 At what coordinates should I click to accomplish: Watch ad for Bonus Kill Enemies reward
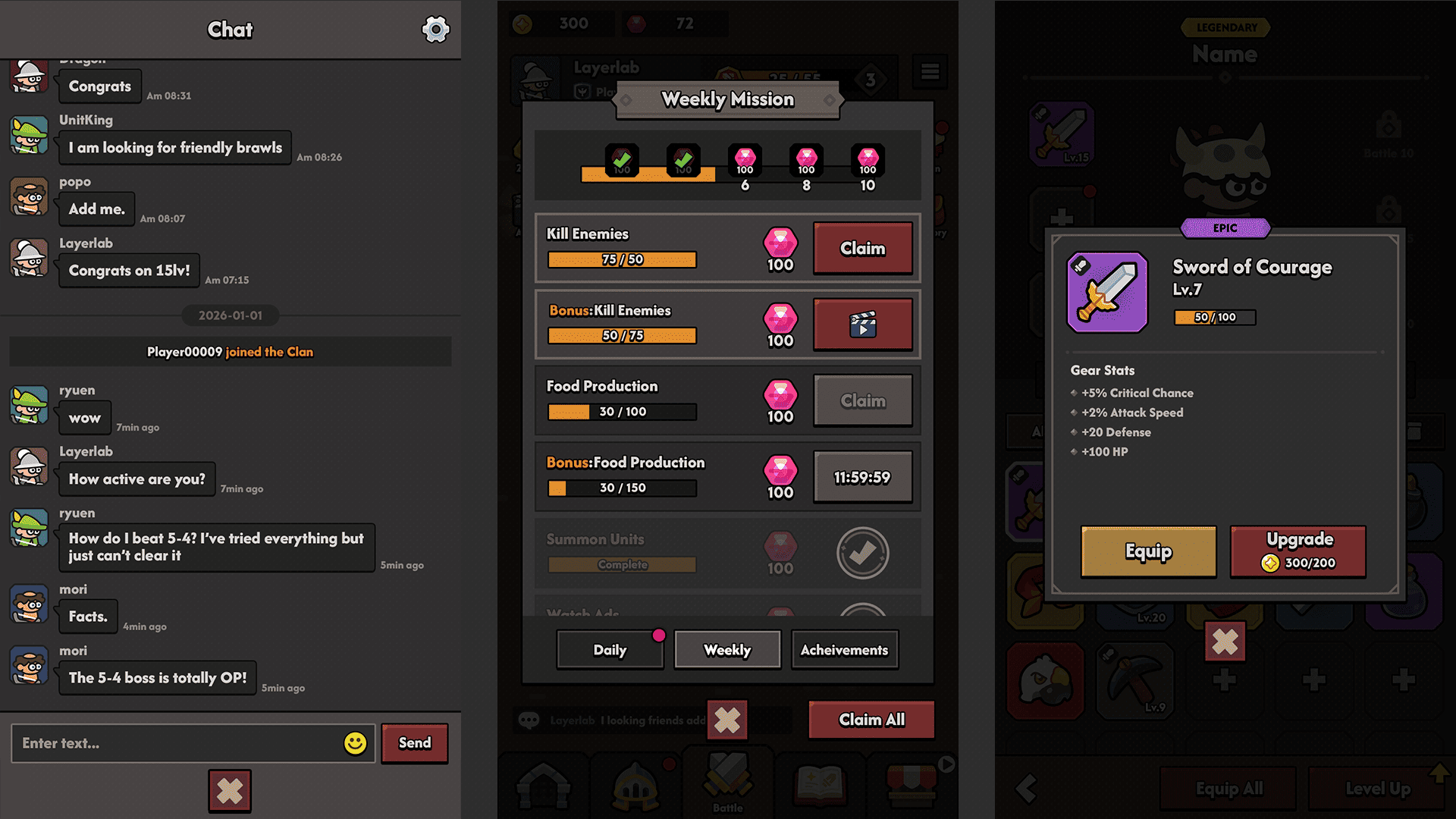click(862, 325)
